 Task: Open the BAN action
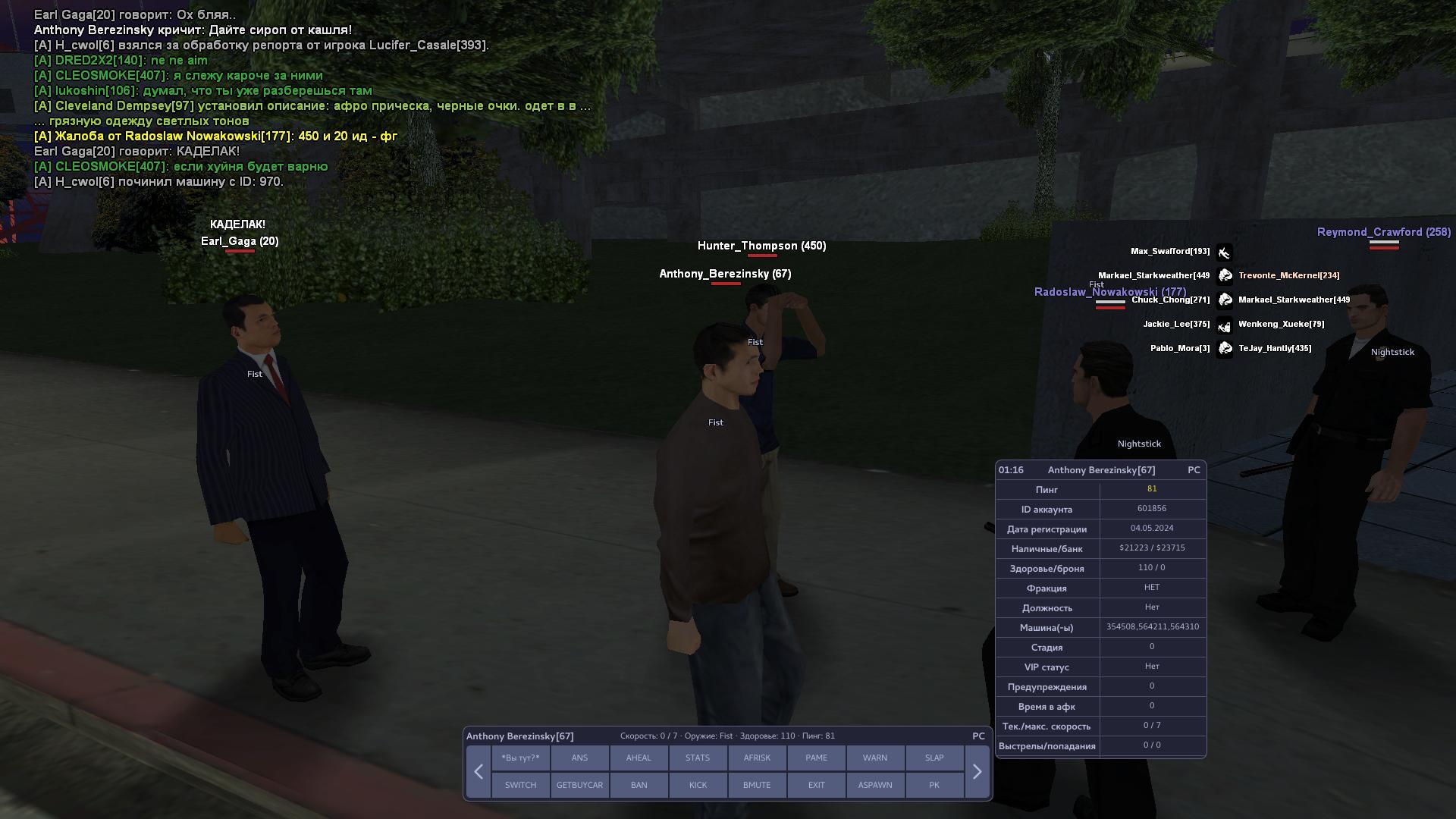tap(639, 785)
